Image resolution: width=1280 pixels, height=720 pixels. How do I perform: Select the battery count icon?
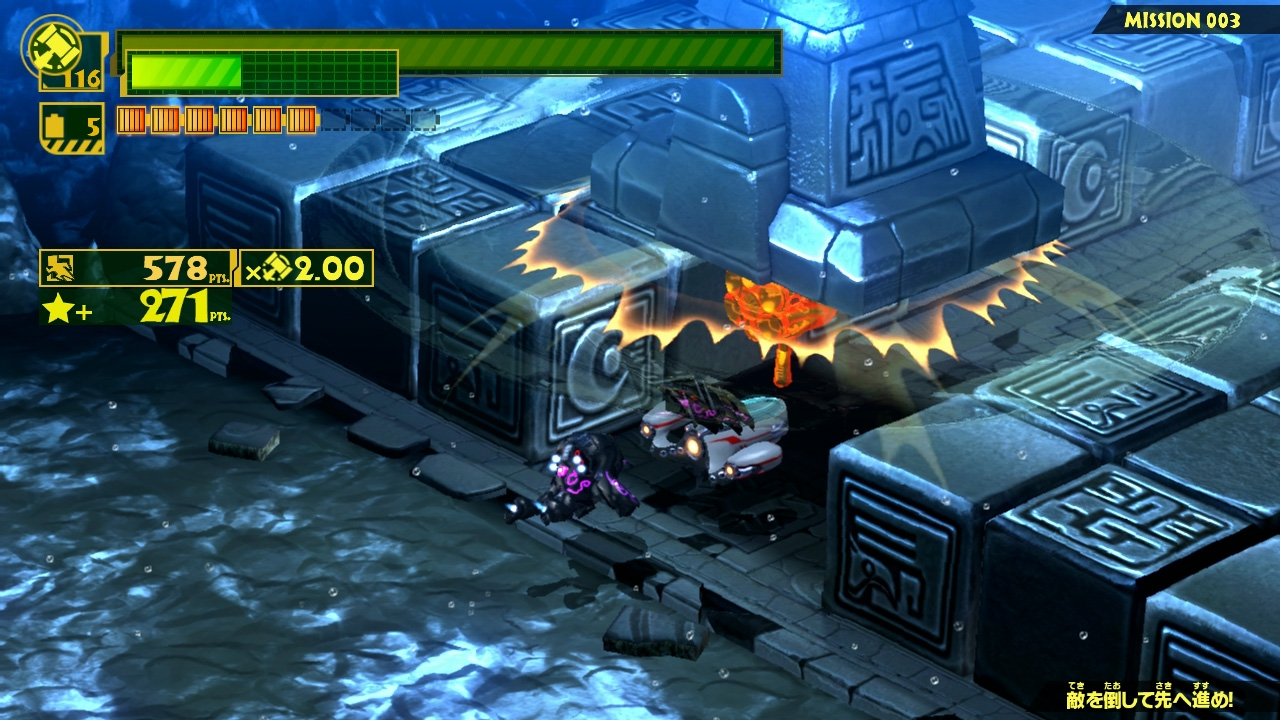(56, 128)
